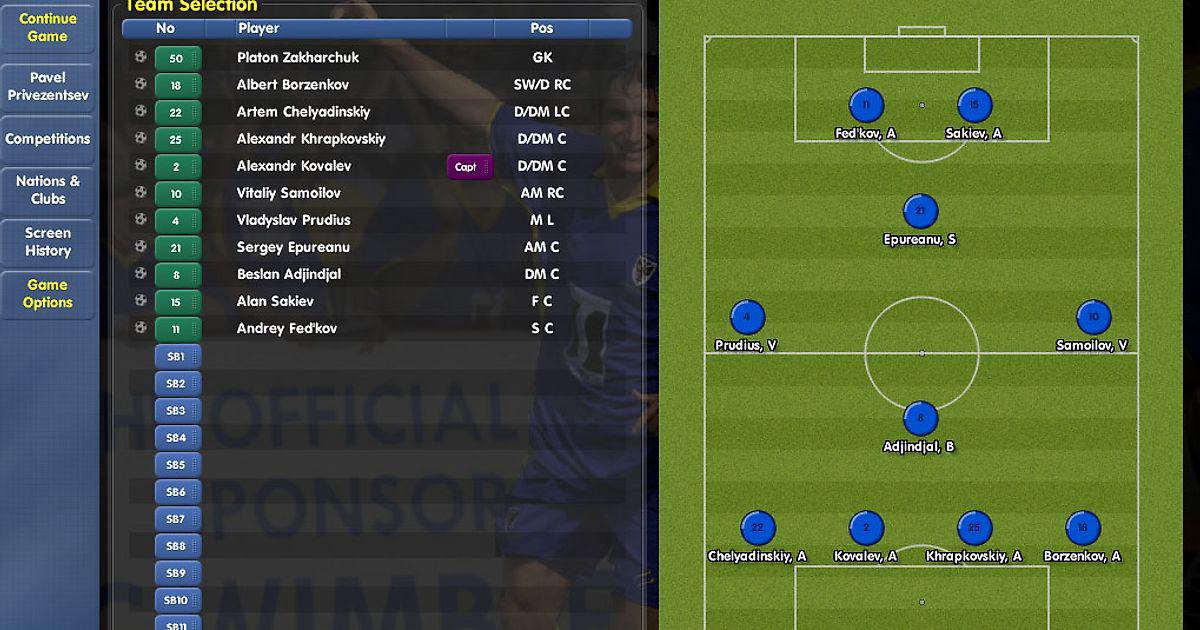Viewport: 1200px width, 630px height.
Task: Show the Screen History
Action: coord(48,242)
